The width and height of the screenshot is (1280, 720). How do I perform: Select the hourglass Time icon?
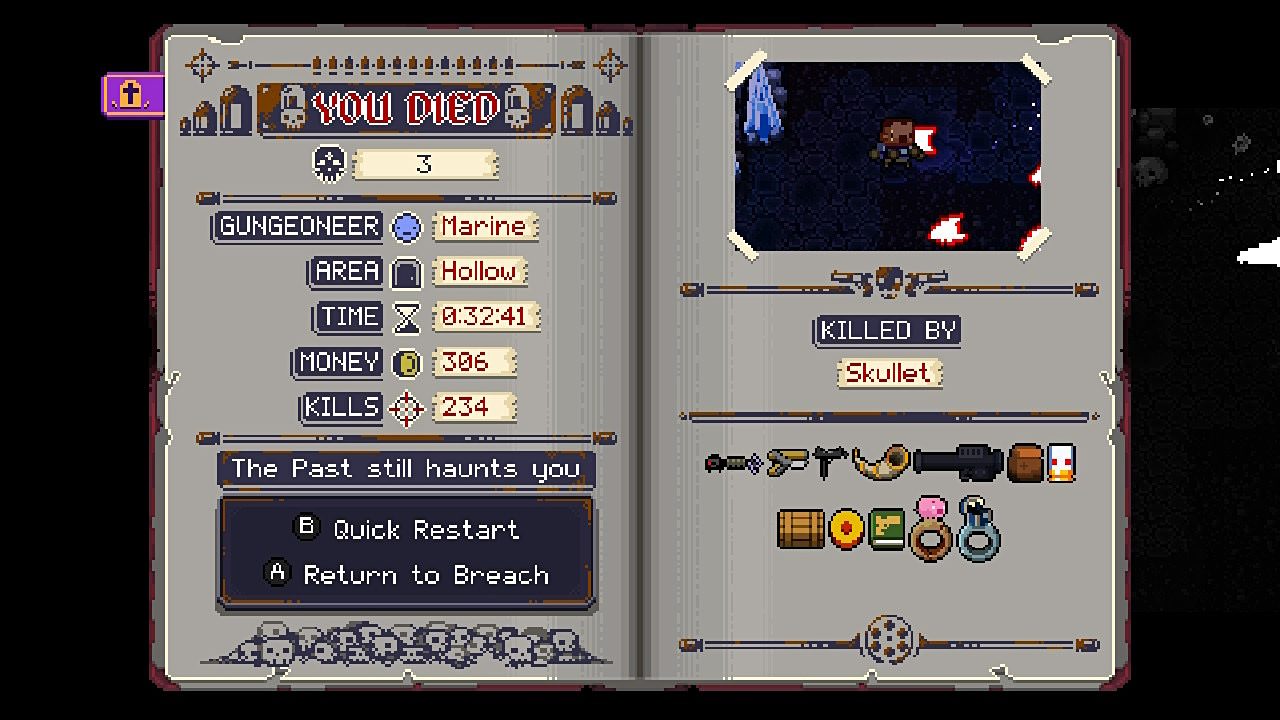[x=406, y=316]
